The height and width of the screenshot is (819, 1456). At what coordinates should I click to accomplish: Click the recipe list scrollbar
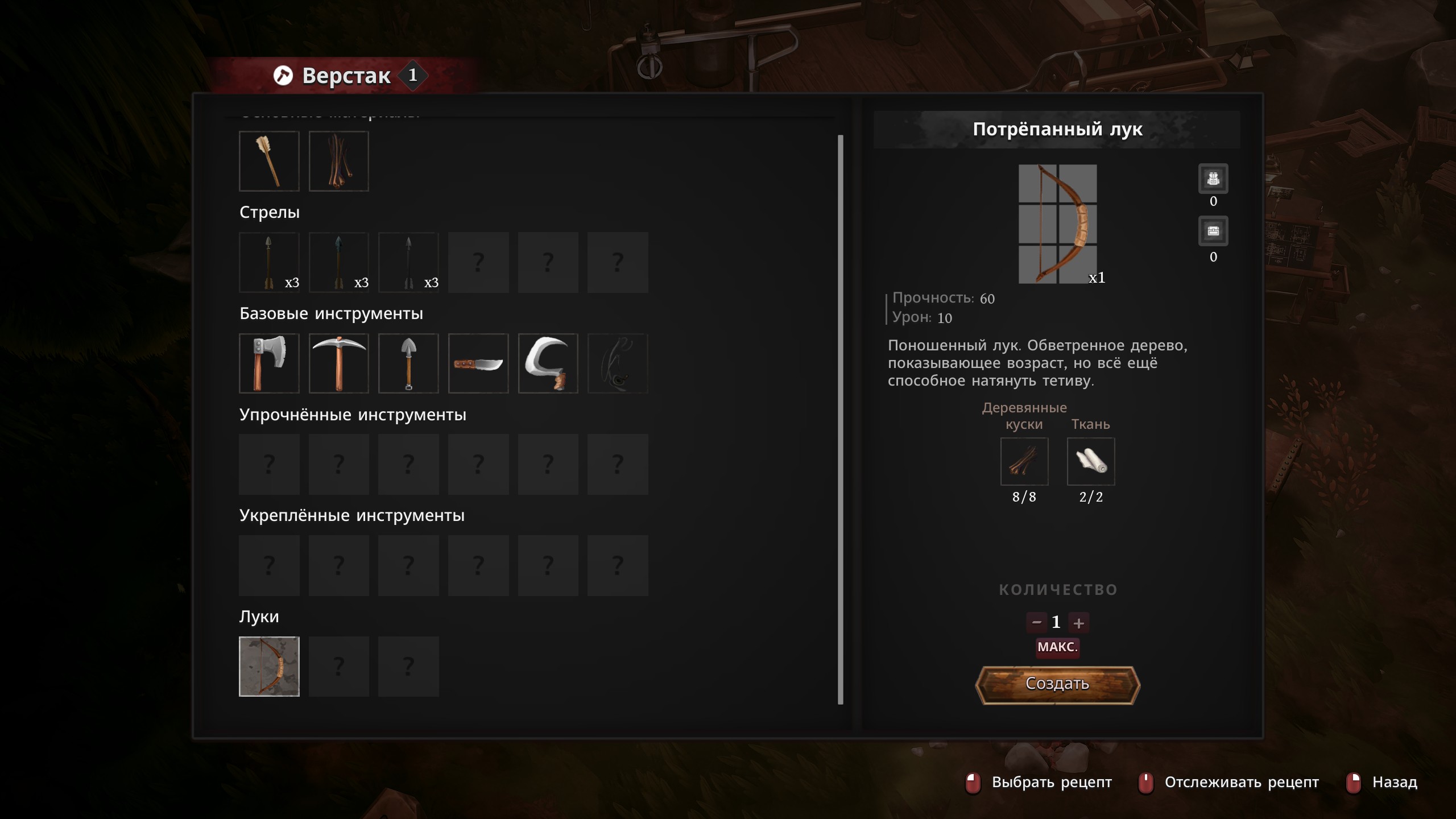841,420
